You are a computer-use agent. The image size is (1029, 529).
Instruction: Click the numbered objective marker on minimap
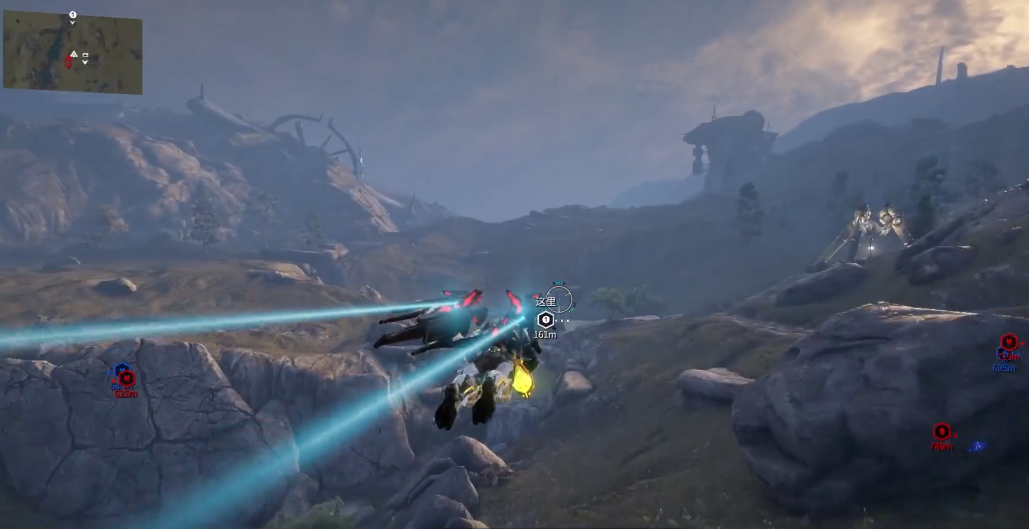(73, 15)
